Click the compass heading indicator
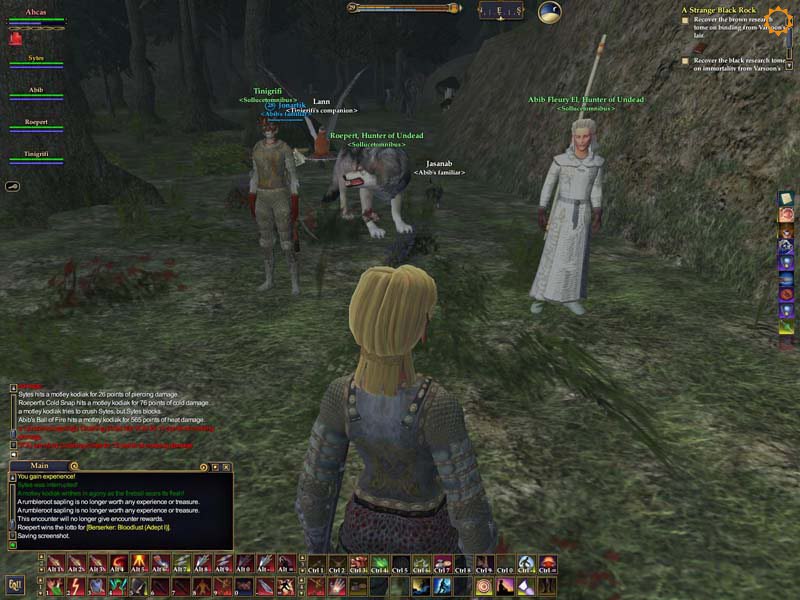Viewport: 800px width, 600px height. 499,11
